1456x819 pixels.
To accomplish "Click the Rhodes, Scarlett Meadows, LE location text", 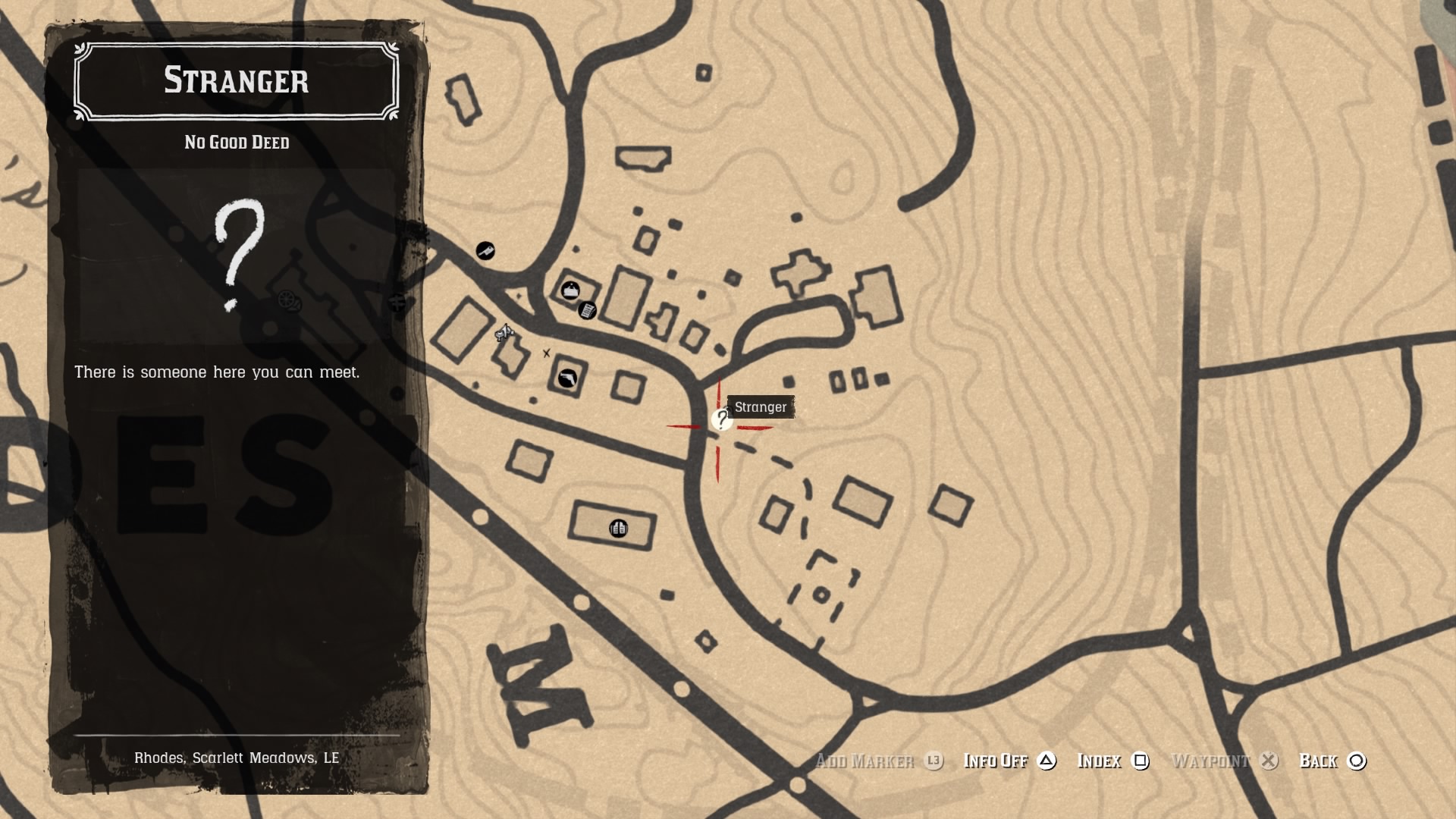I will pos(237,756).
